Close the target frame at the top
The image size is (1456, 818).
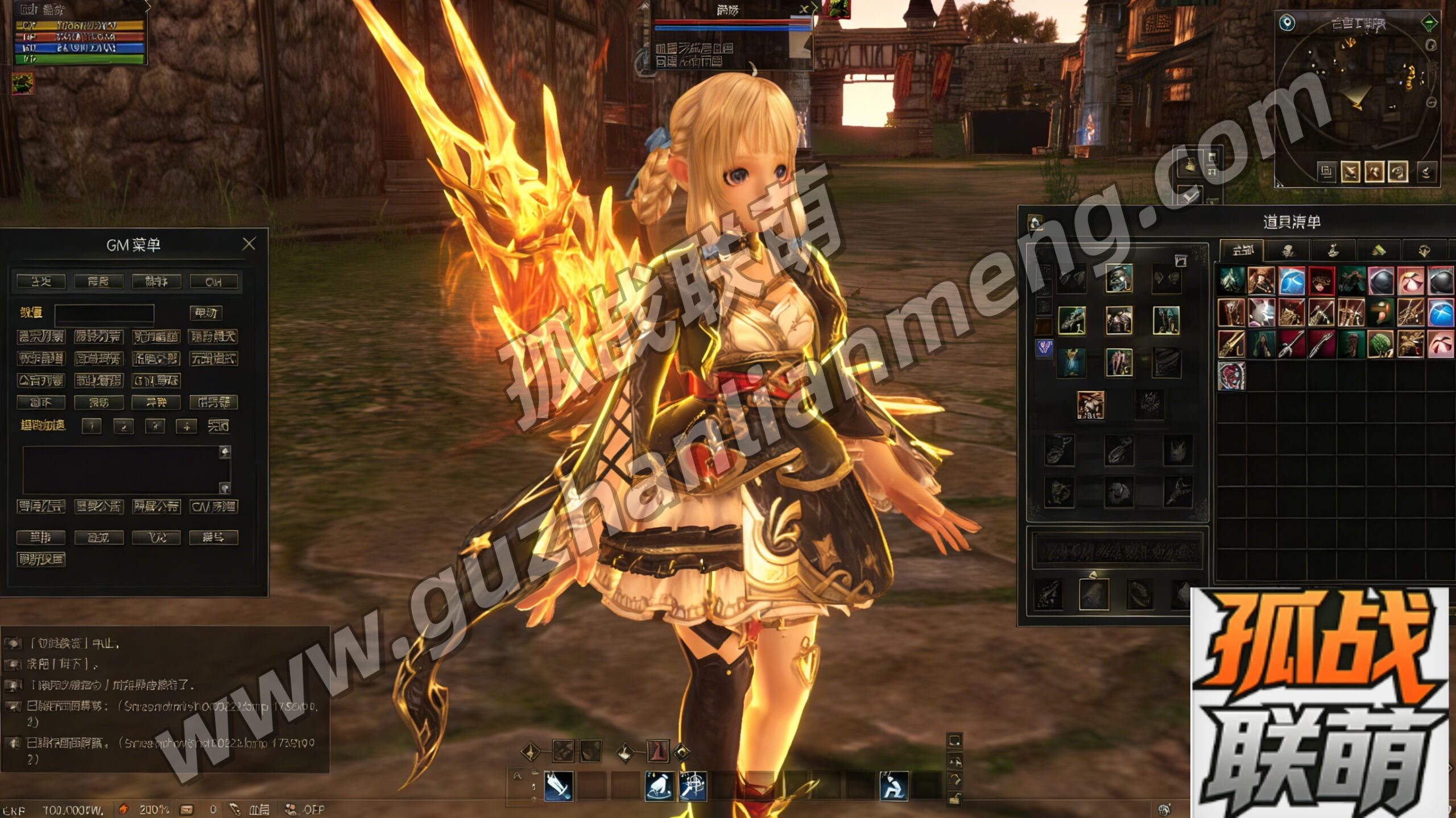804,9
